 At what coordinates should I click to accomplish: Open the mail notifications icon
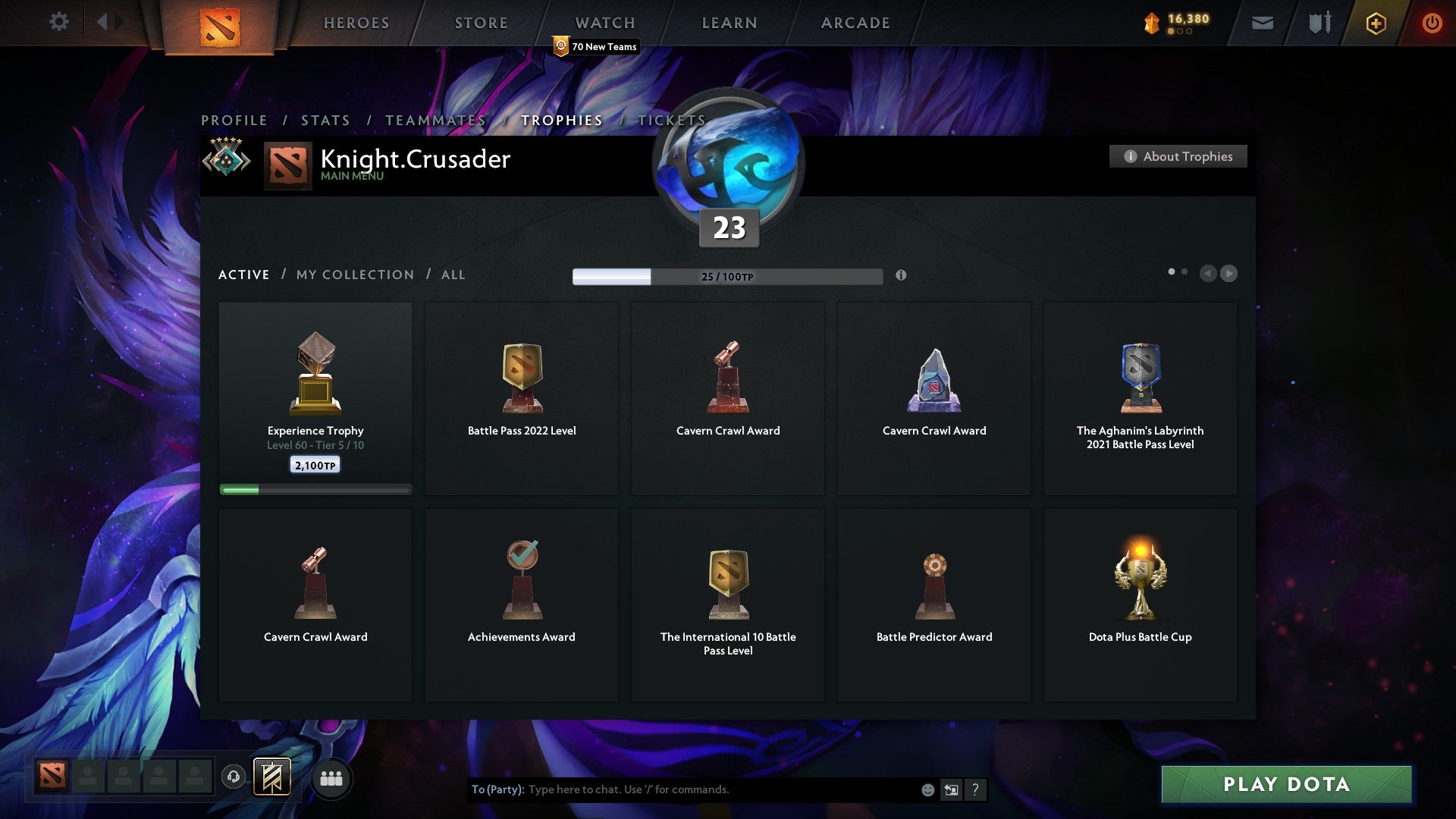pyautogui.click(x=1263, y=23)
